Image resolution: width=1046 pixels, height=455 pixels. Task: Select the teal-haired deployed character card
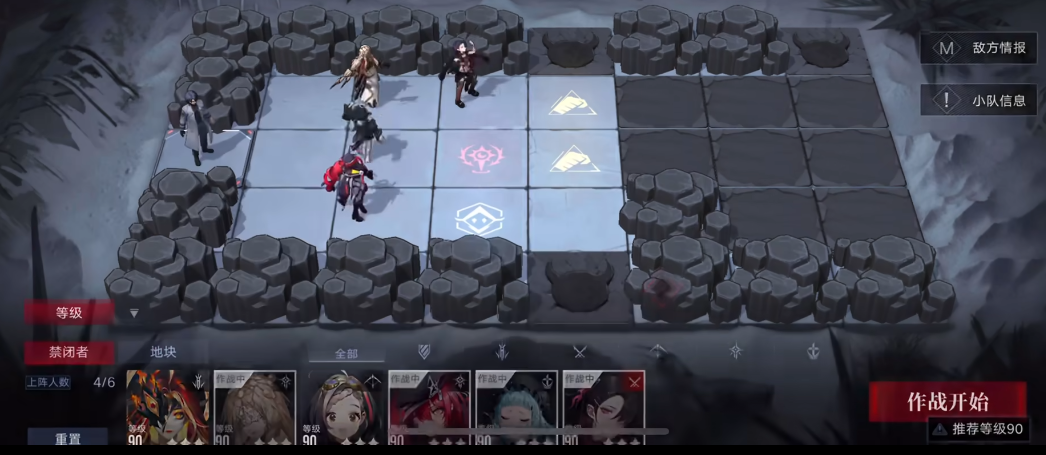pyautogui.click(x=516, y=408)
